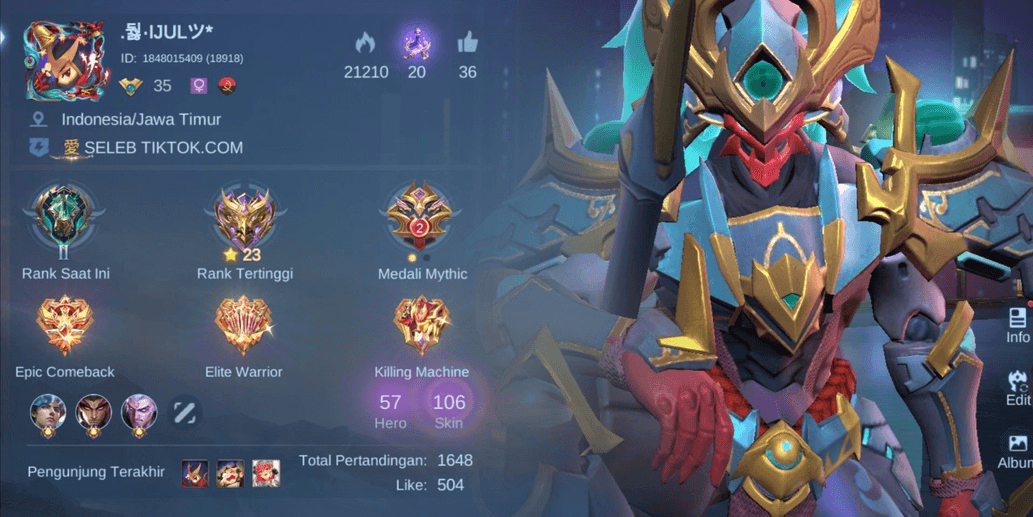Open the Album tab
Screen dimensions: 1033x517
1017,450
